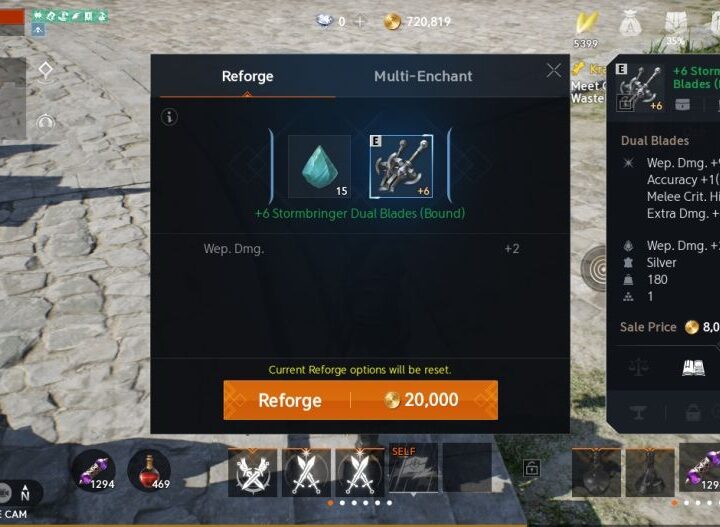This screenshot has width=720, height=527.
Task: Select the teal reforge stone slot
Action: pos(319,166)
